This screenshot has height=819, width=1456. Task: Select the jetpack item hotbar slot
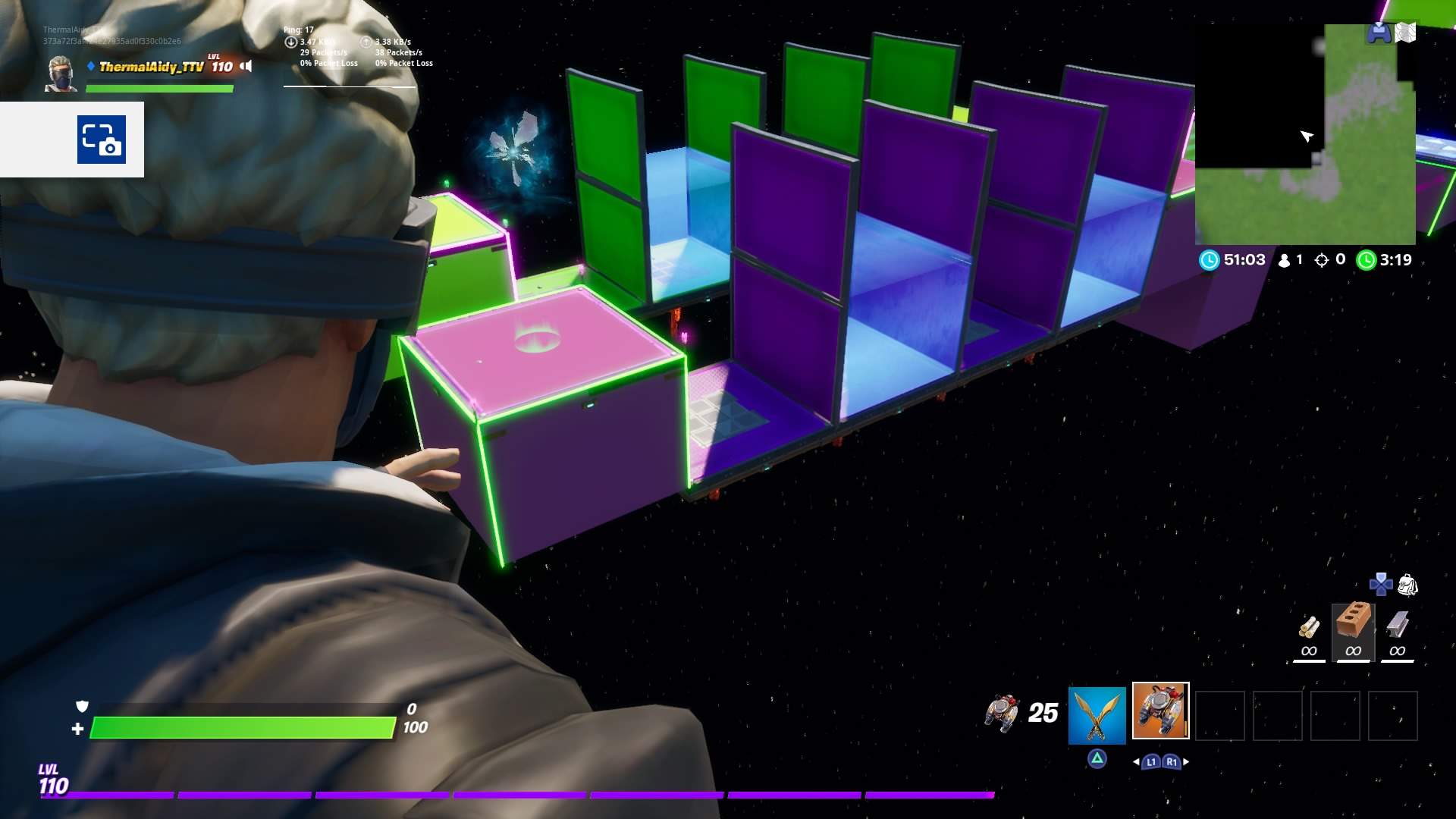click(x=1160, y=711)
